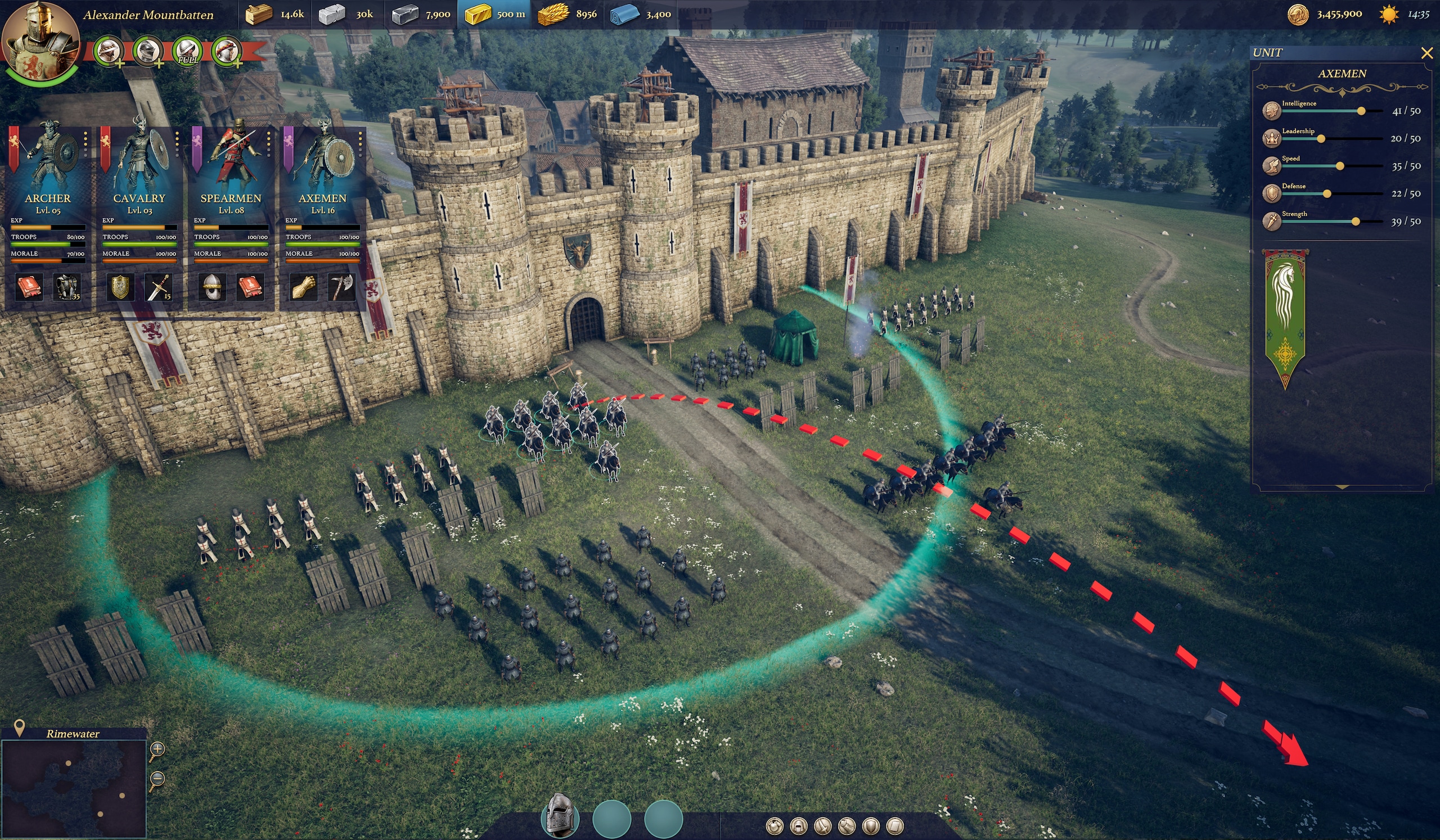Select the officer portrait marked FULL
1440x840 pixels.
click(x=187, y=51)
